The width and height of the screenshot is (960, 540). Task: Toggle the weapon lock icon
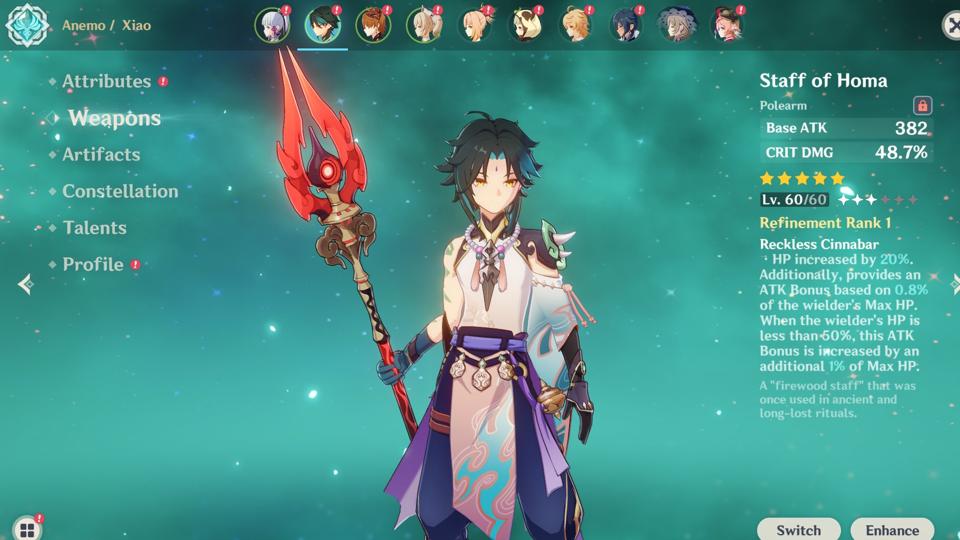point(922,105)
